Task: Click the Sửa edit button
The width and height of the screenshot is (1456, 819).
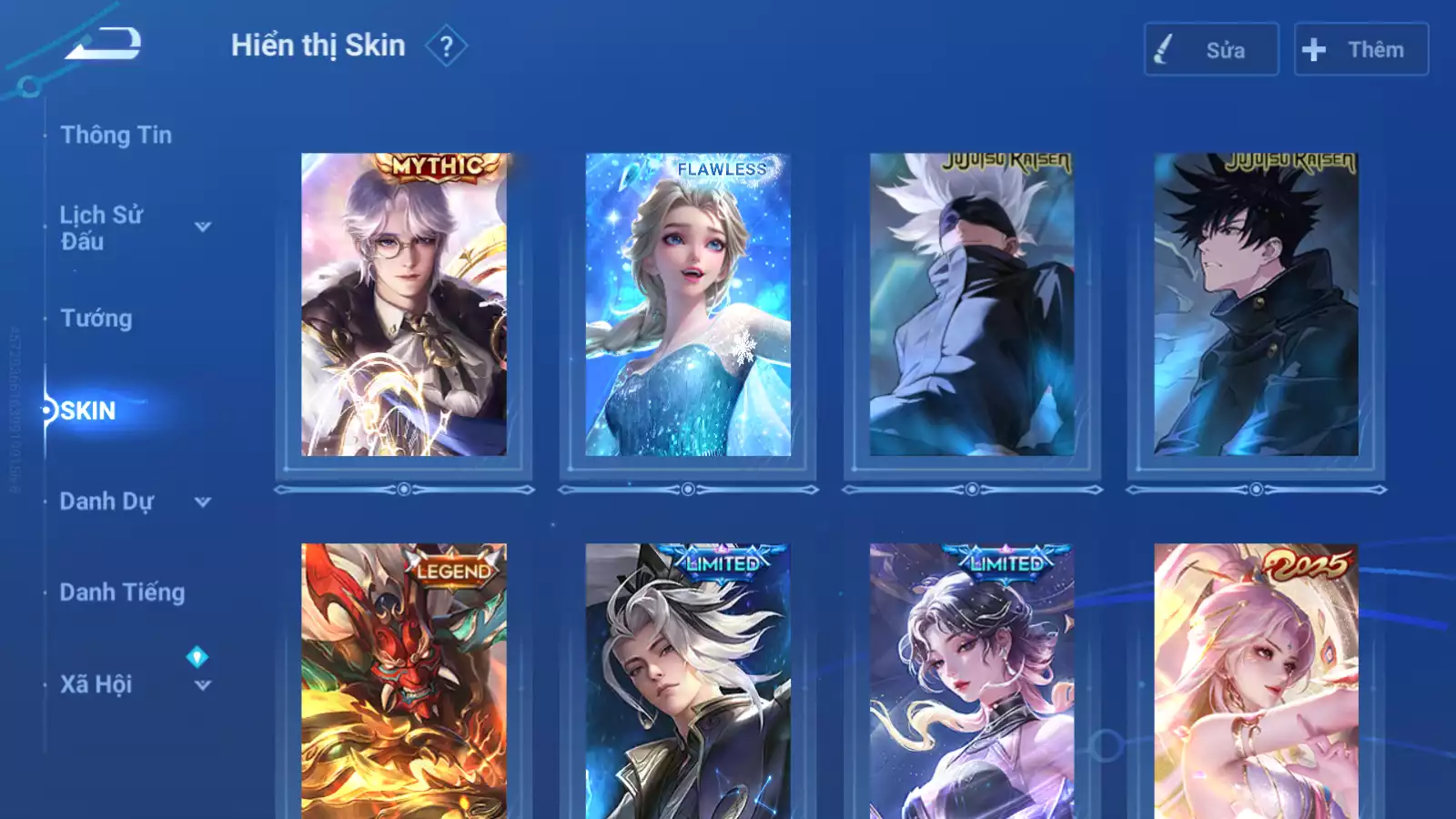Action: (1210, 50)
